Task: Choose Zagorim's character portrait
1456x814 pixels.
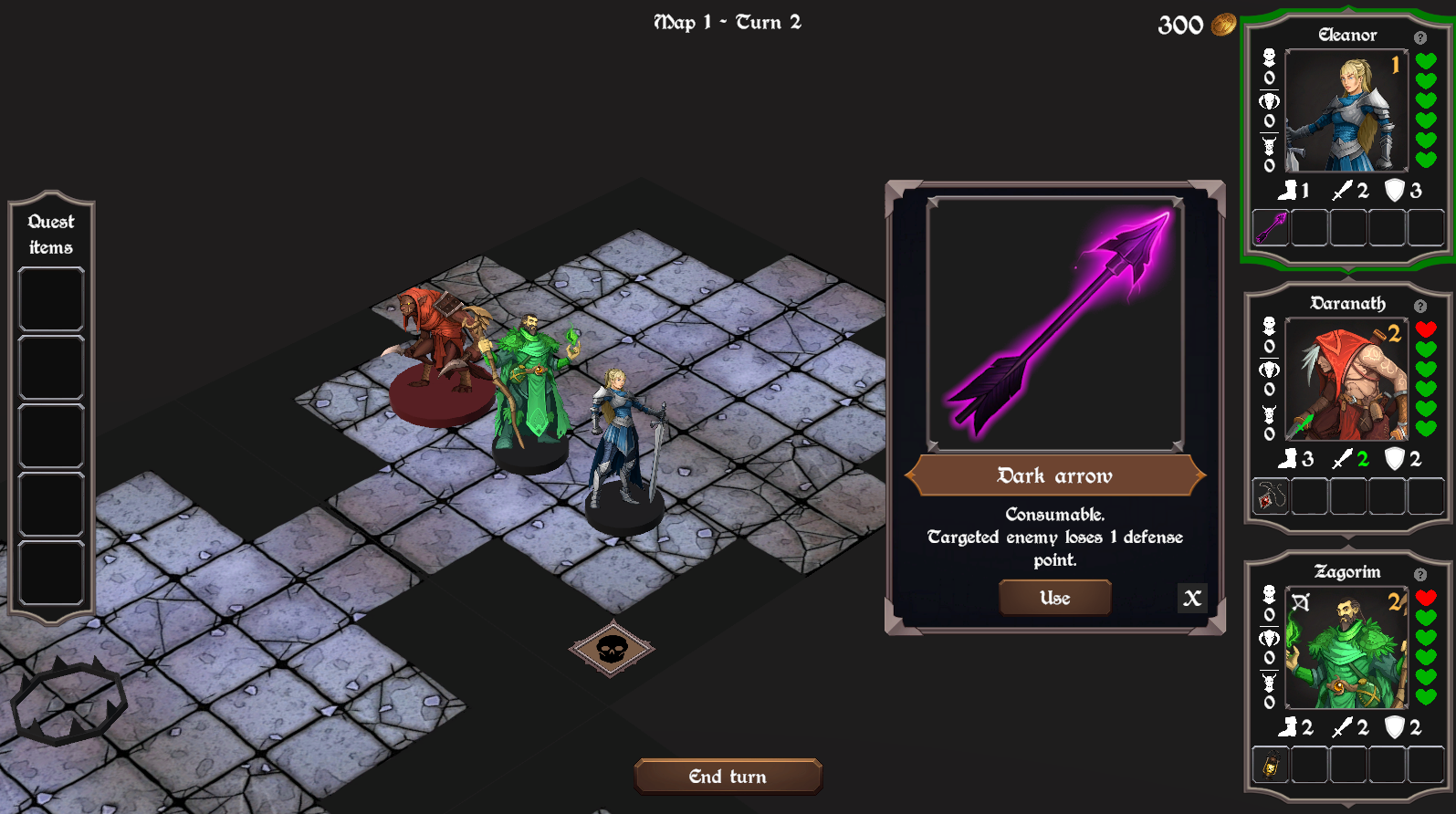Action: pos(1346,648)
